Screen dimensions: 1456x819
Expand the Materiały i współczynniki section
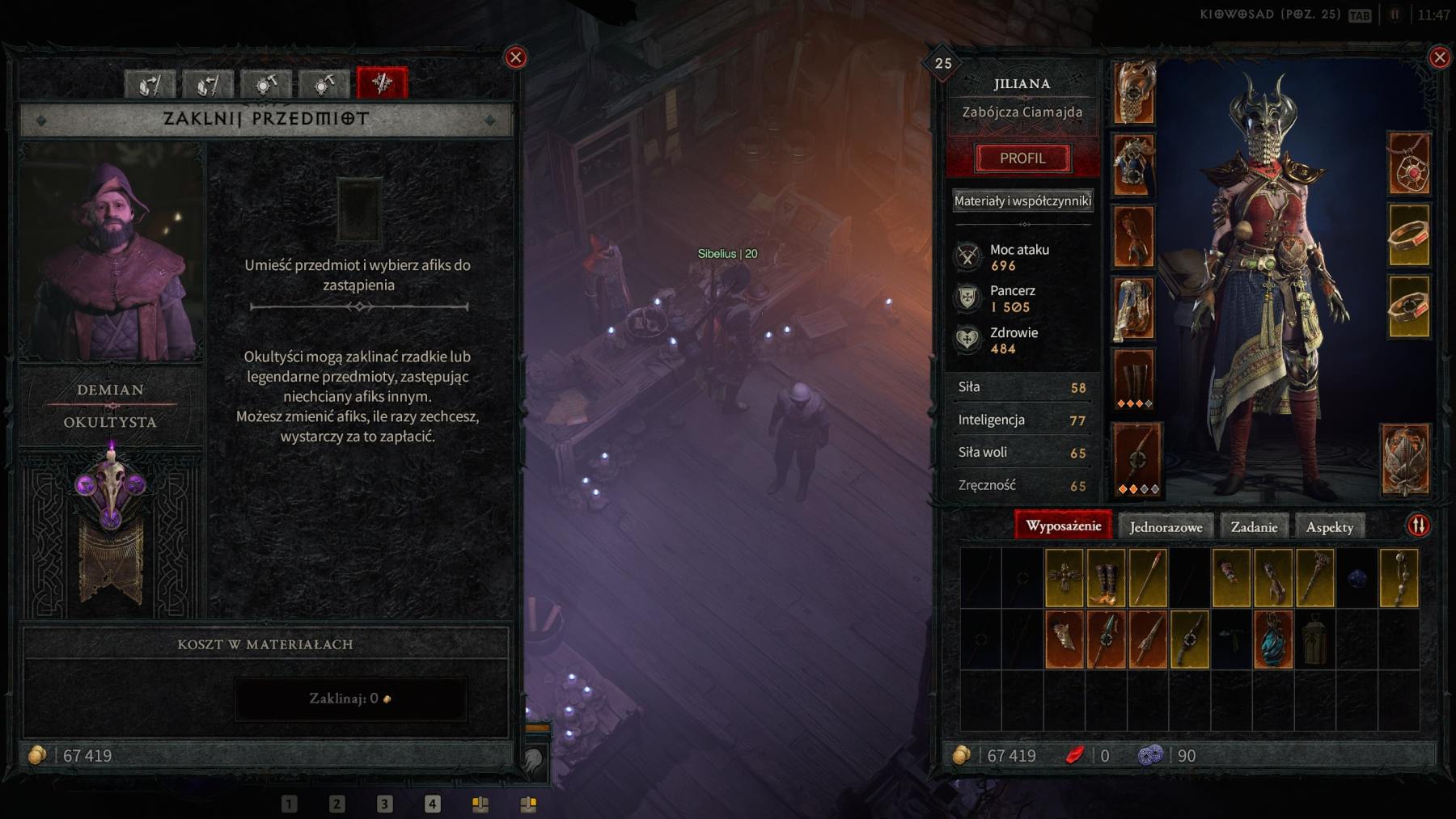coord(1022,200)
